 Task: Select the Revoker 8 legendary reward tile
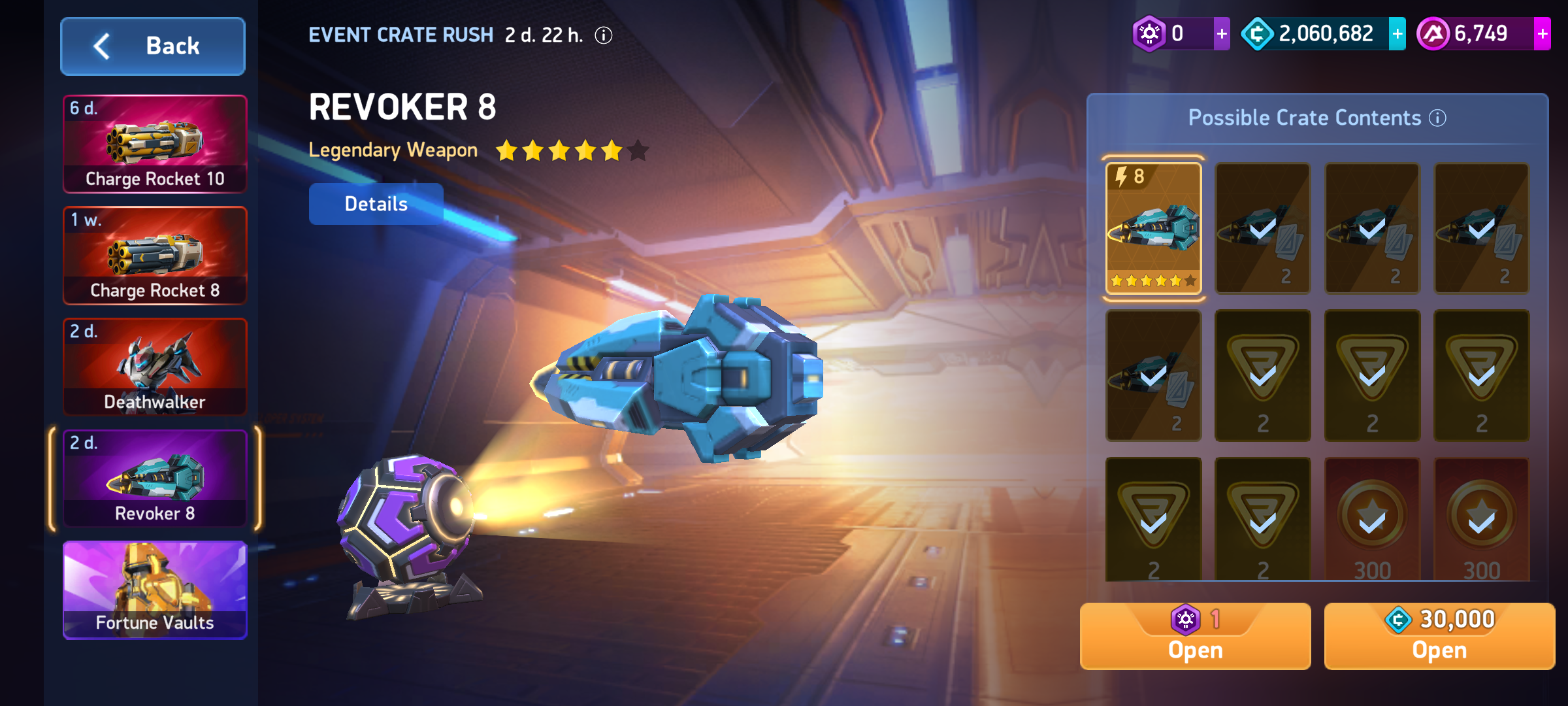pos(1153,228)
